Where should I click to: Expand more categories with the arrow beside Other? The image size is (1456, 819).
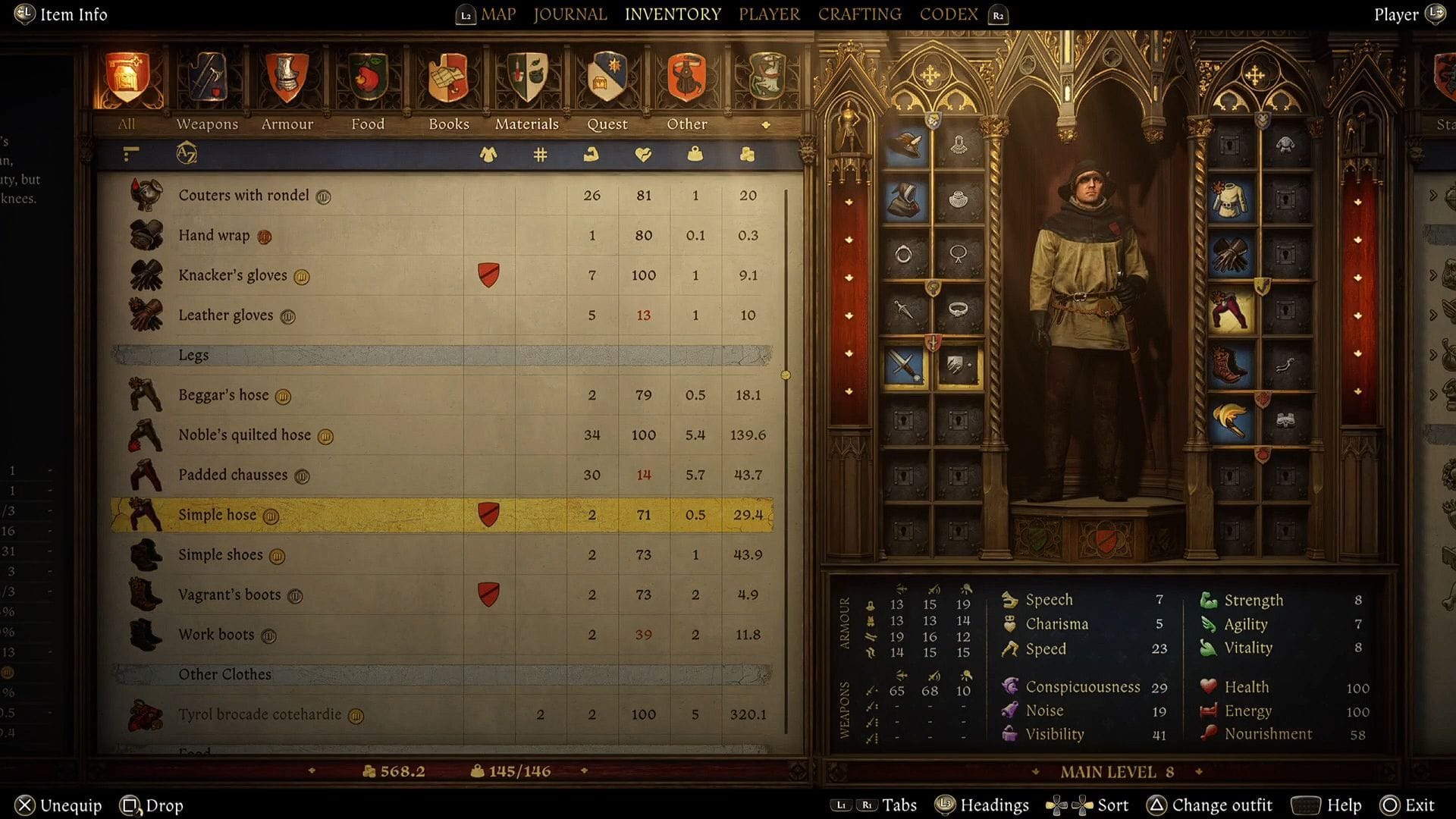coord(766,124)
